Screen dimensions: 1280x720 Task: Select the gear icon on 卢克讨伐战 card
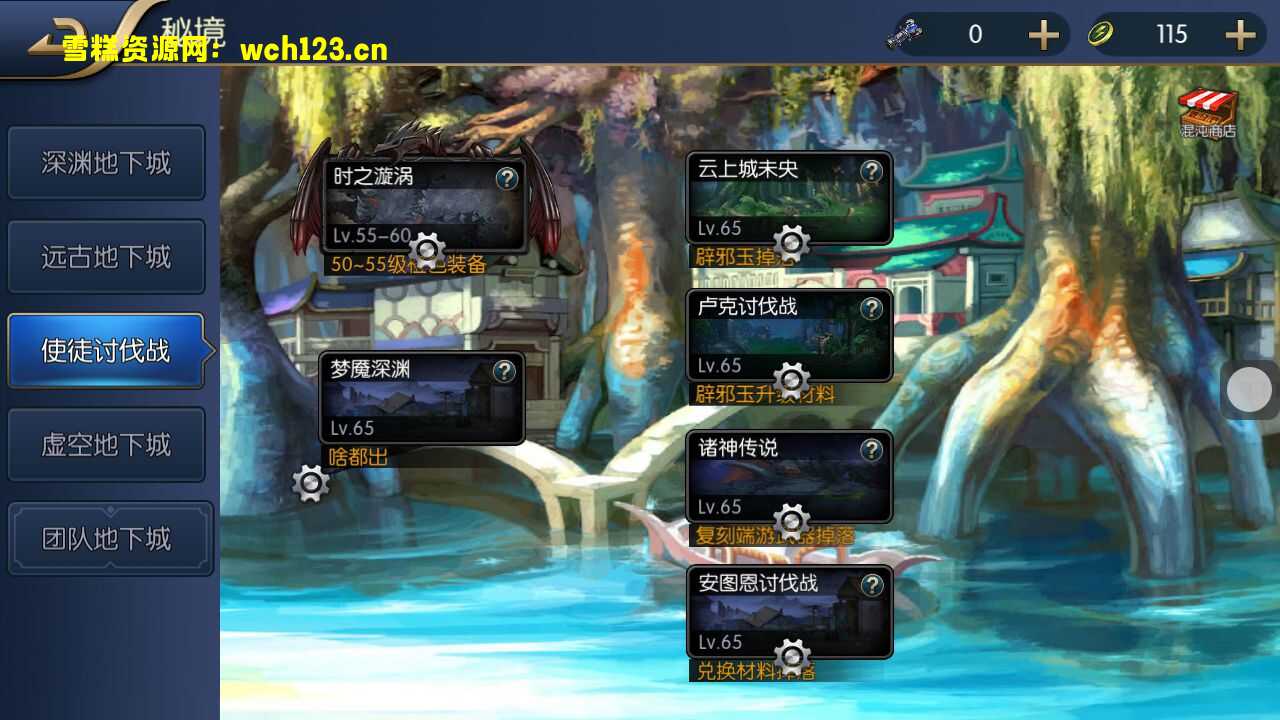click(791, 380)
